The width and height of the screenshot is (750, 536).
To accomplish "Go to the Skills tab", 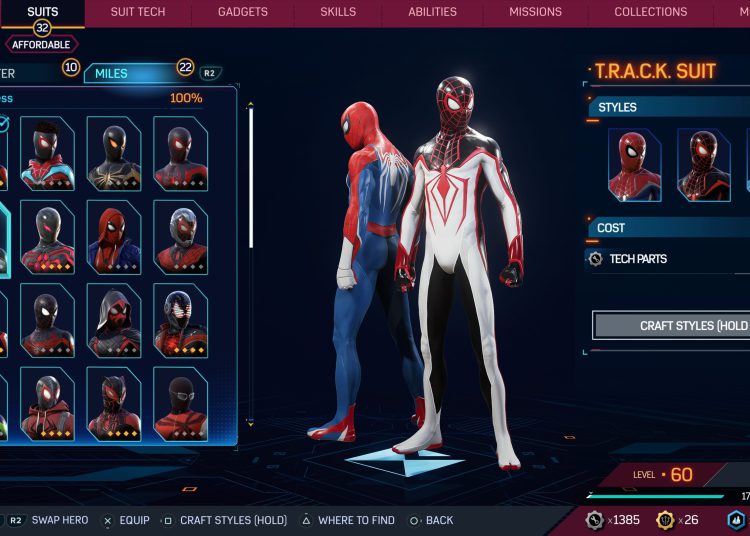I will tap(338, 12).
